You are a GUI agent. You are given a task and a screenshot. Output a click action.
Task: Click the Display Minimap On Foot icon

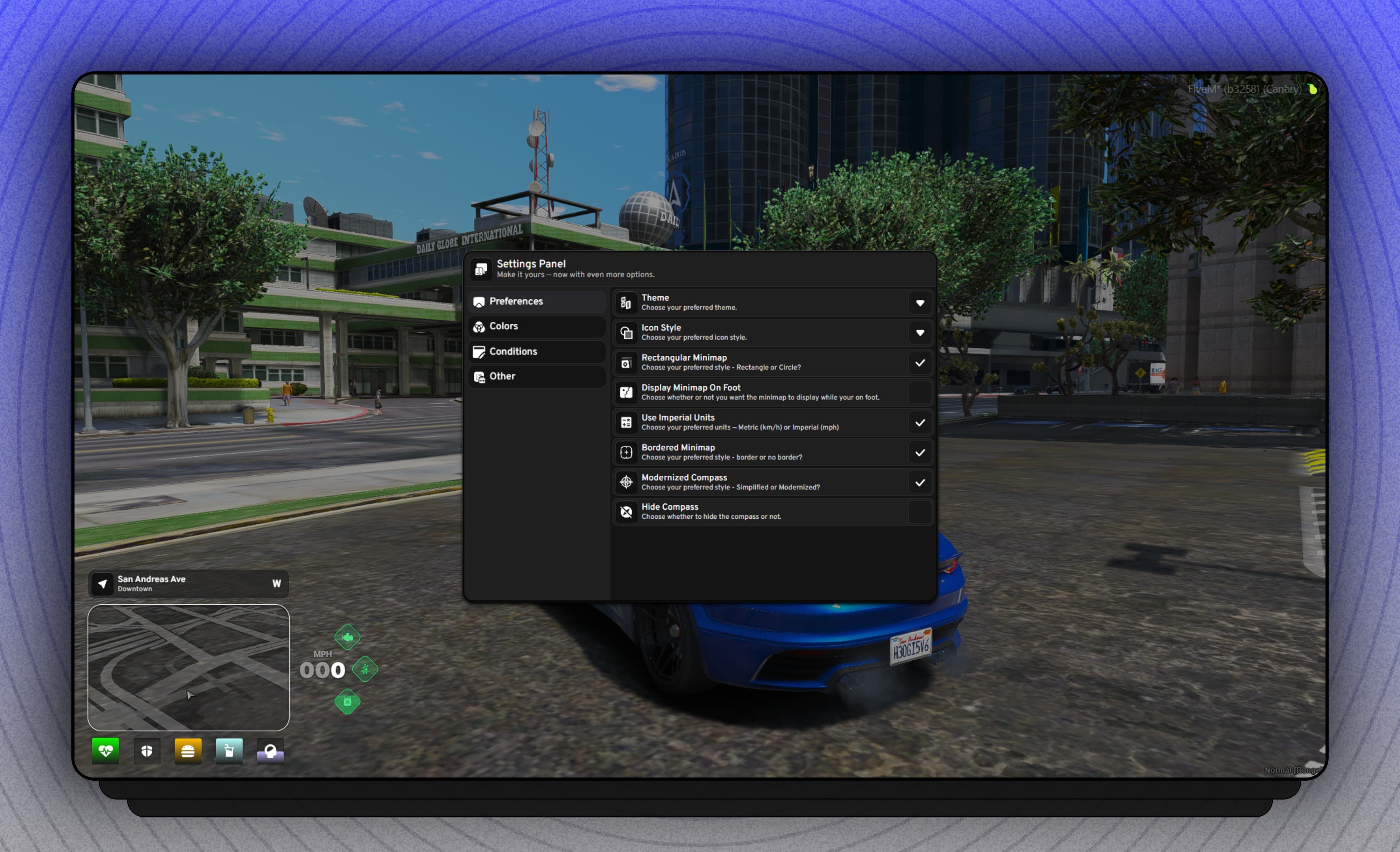coord(625,392)
